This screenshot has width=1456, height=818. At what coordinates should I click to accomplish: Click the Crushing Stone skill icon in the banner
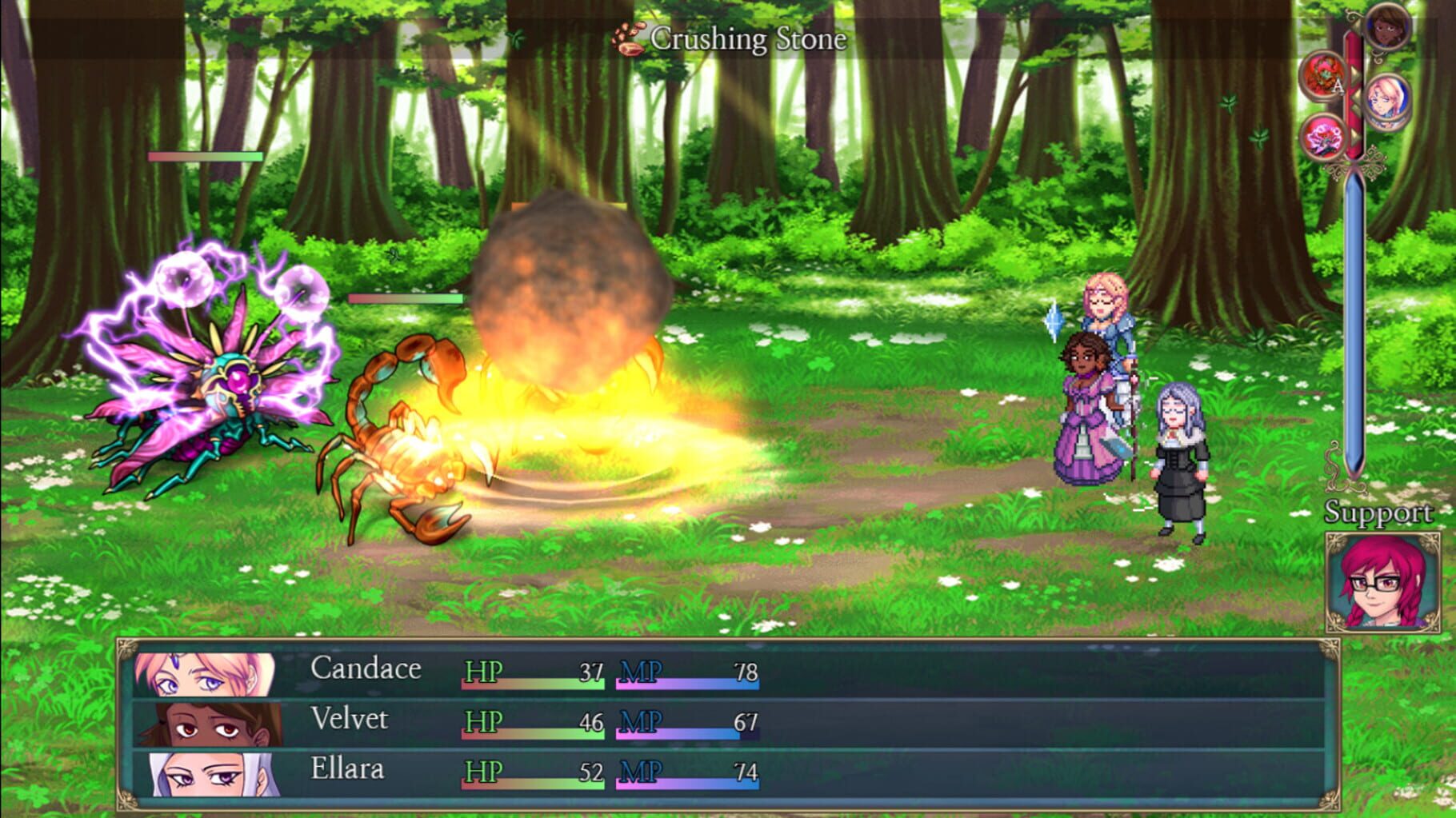click(x=627, y=38)
